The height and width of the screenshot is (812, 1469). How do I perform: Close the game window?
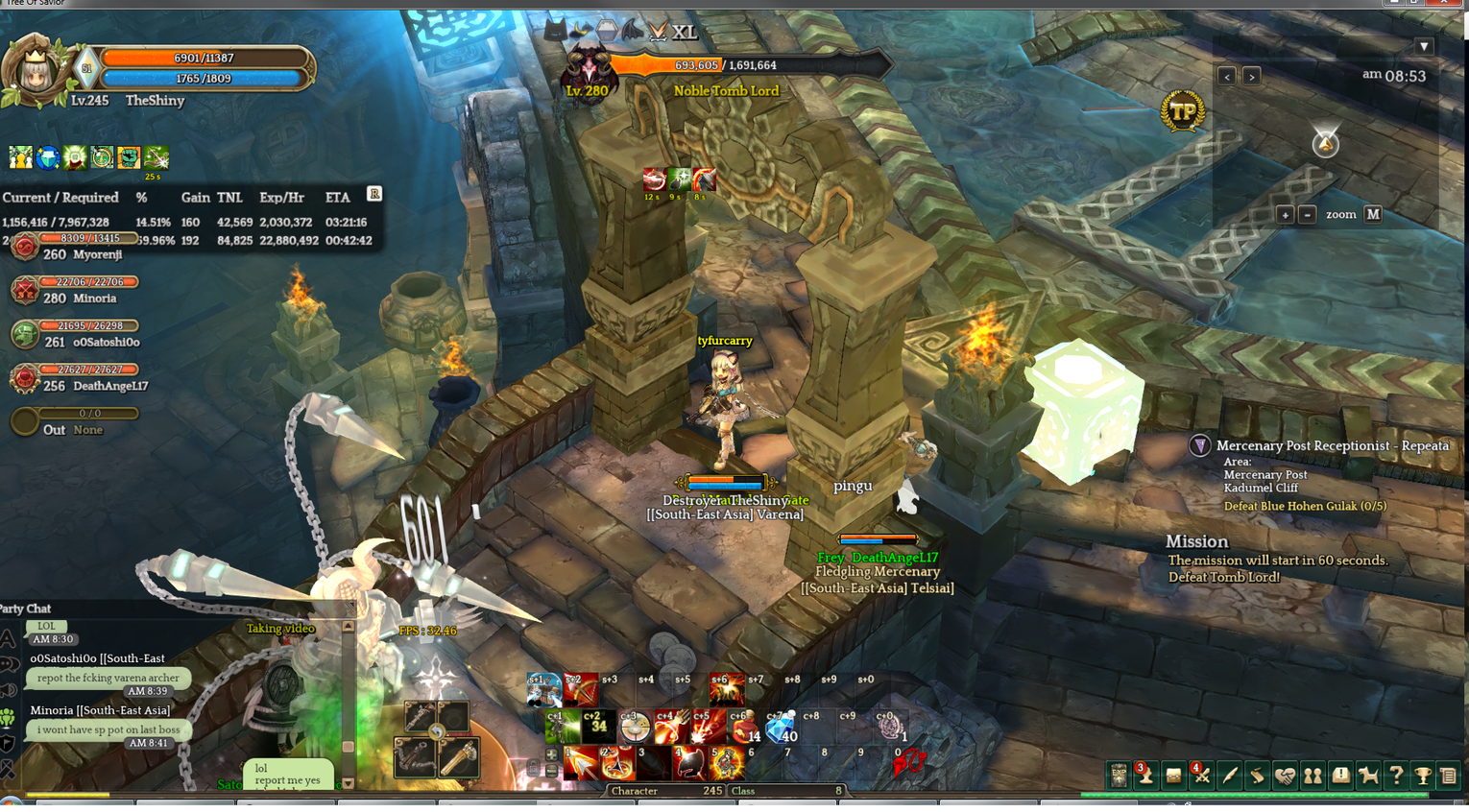(1443, 3)
